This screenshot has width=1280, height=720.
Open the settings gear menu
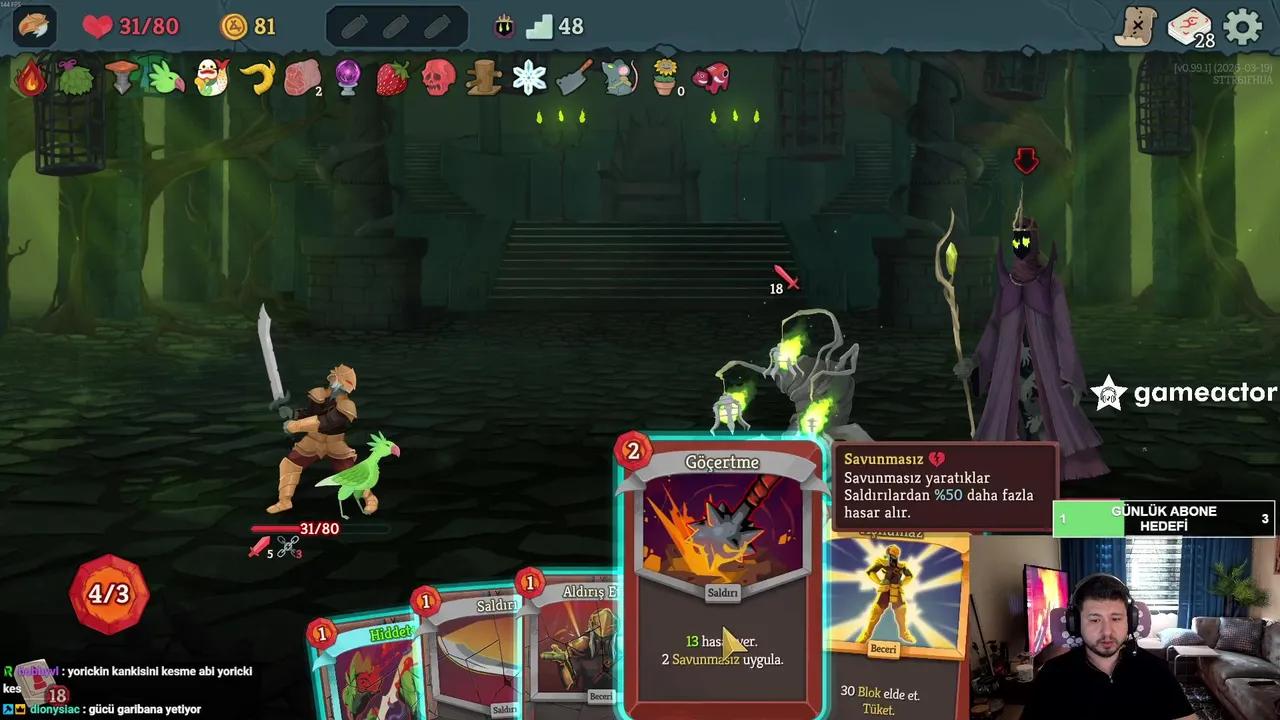(x=1243, y=27)
